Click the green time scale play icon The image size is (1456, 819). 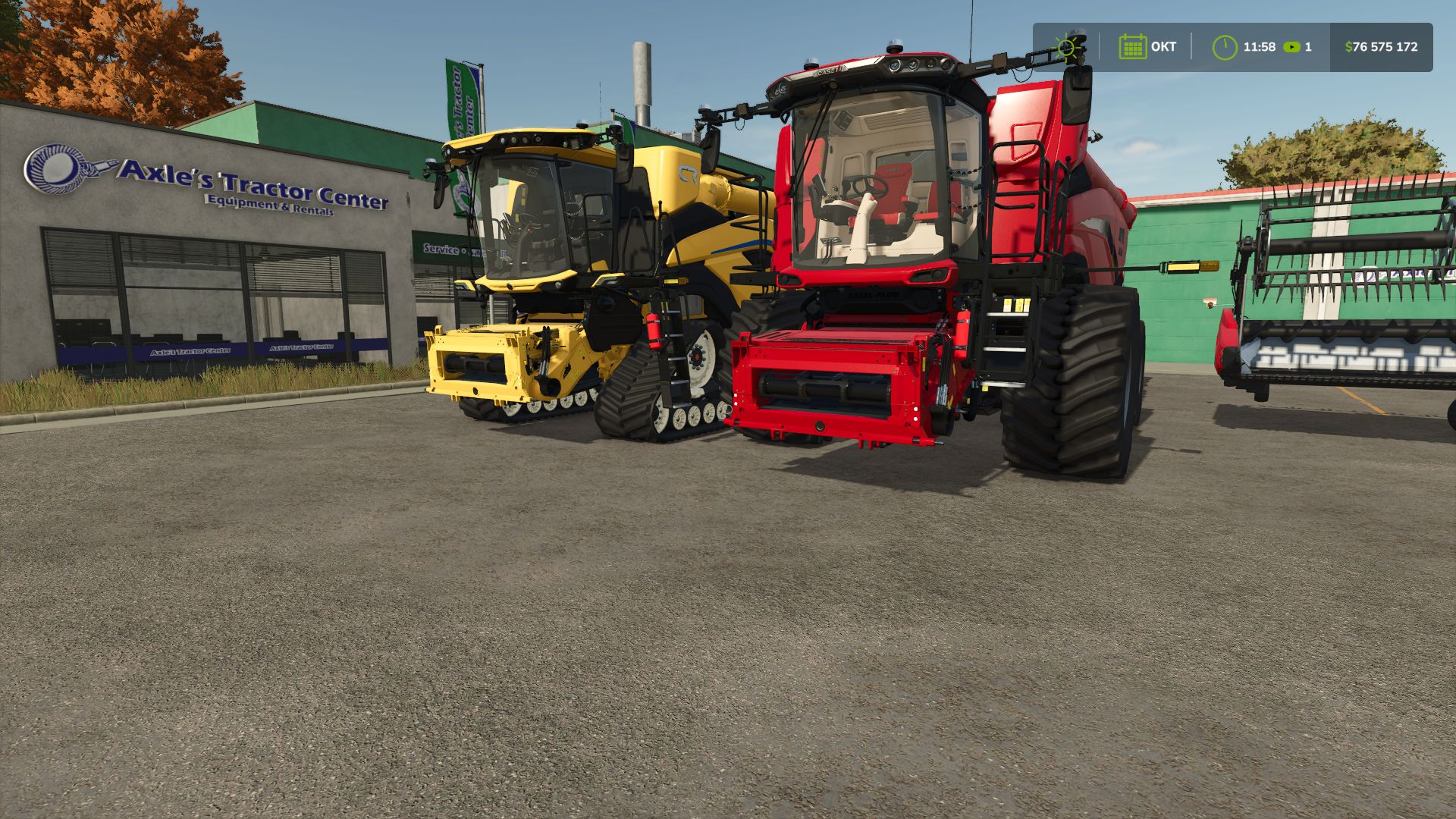click(1291, 46)
